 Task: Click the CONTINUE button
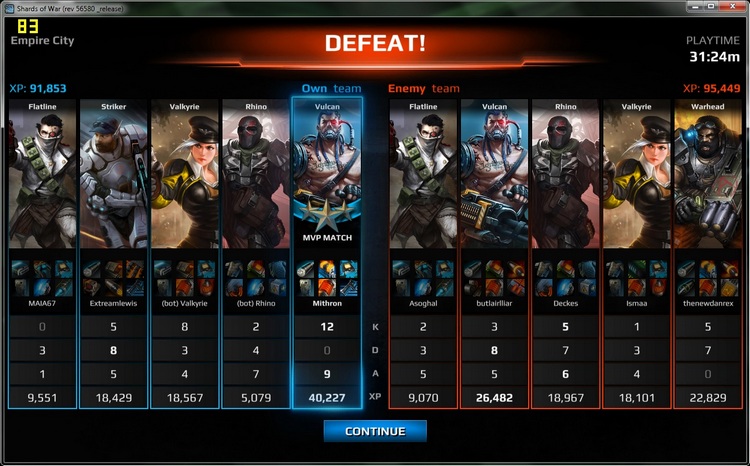pos(375,431)
